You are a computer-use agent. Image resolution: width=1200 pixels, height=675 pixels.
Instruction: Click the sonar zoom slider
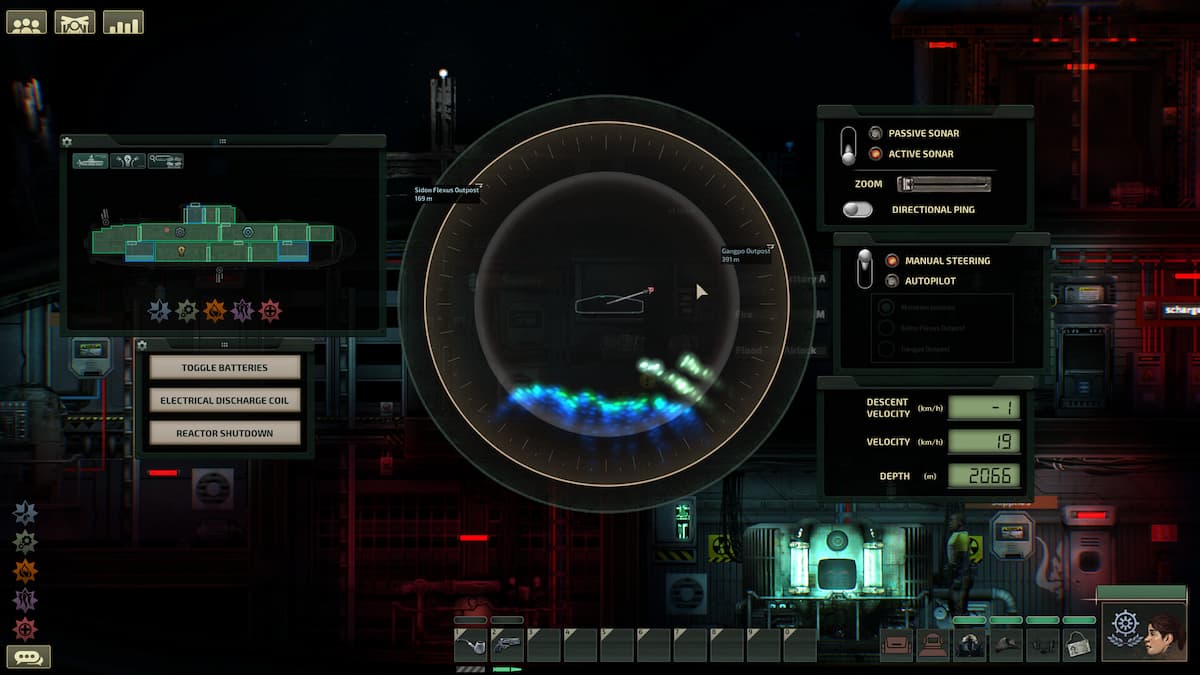tap(944, 184)
